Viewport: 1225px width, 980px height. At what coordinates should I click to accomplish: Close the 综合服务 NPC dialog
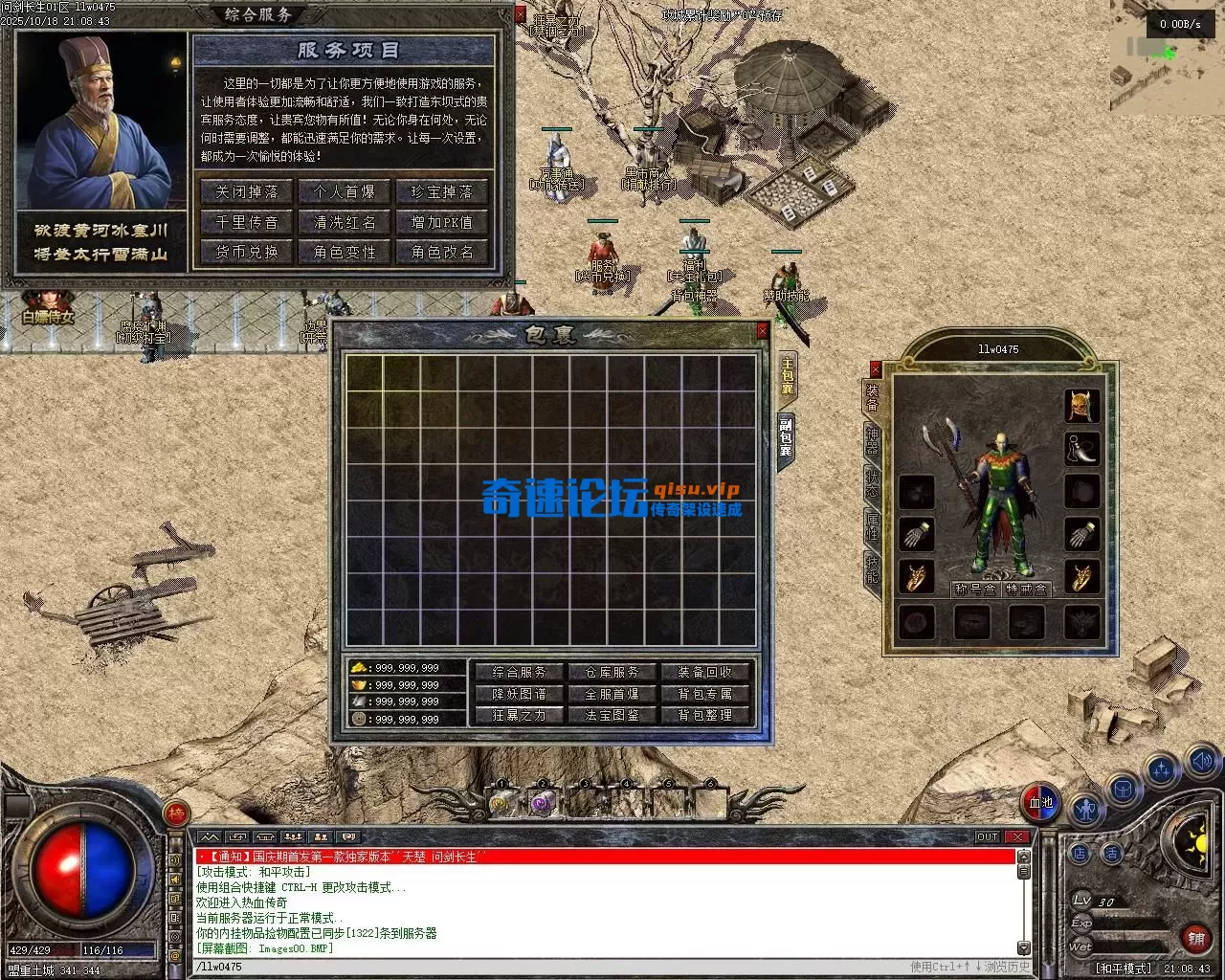(521, 14)
